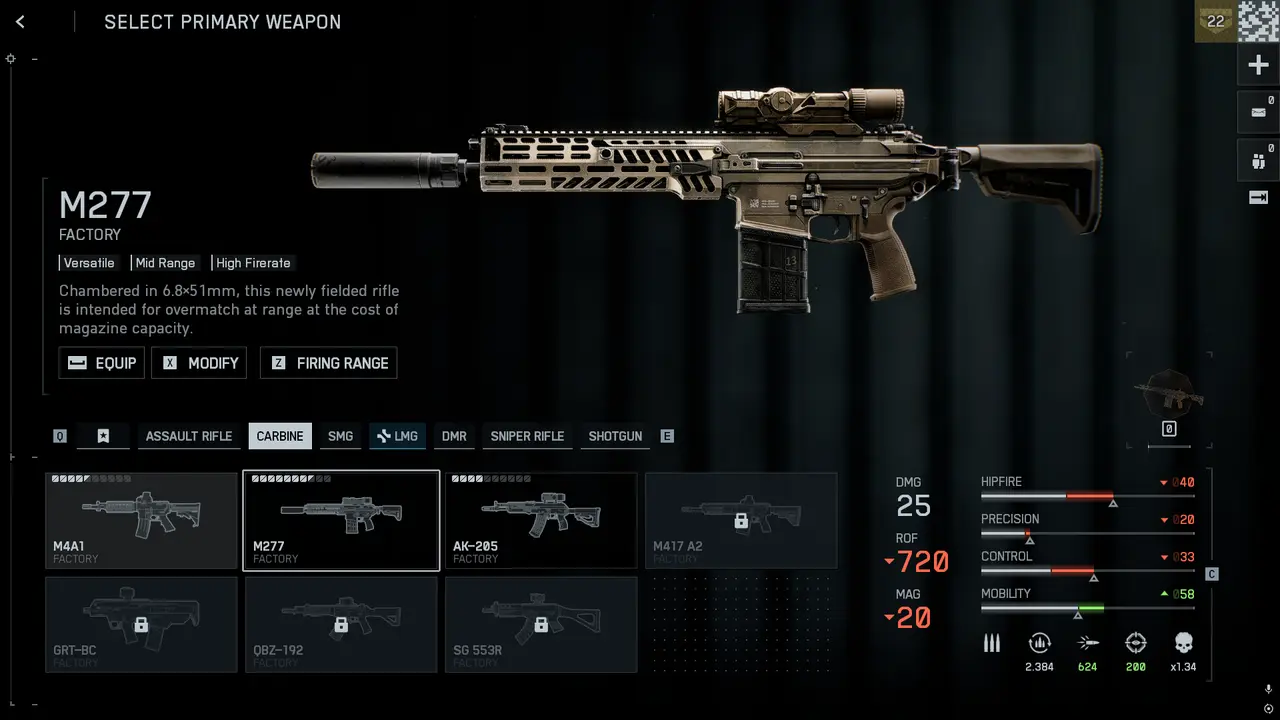The height and width of the screenshot is (720, 1280).
Task: Select the locked GRT-BC tile
Action: [x=141, y=625]
